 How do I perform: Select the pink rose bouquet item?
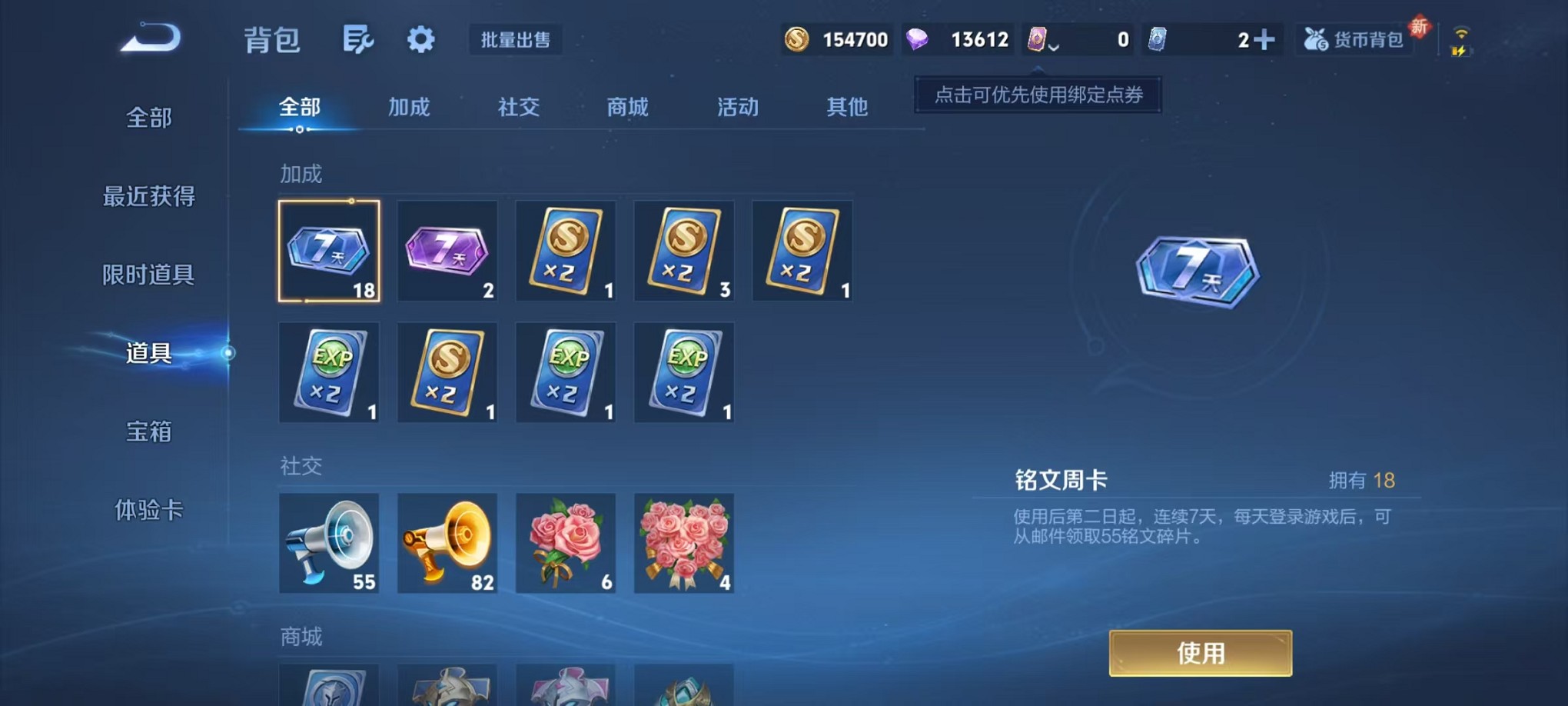(566, 543)
